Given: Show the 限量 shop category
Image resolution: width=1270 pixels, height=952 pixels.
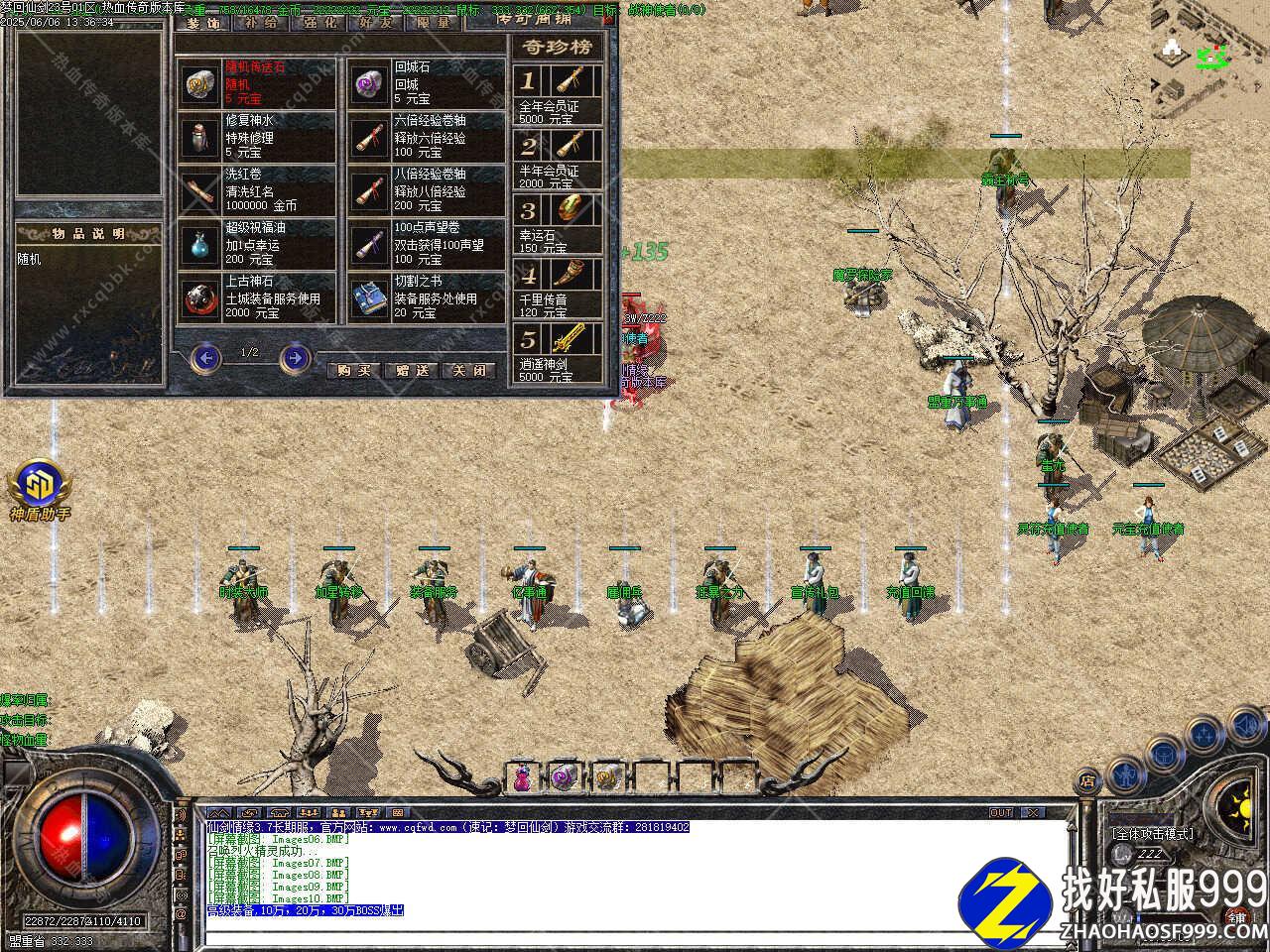Looking at the screenshot, I should [x=434, y=21].
